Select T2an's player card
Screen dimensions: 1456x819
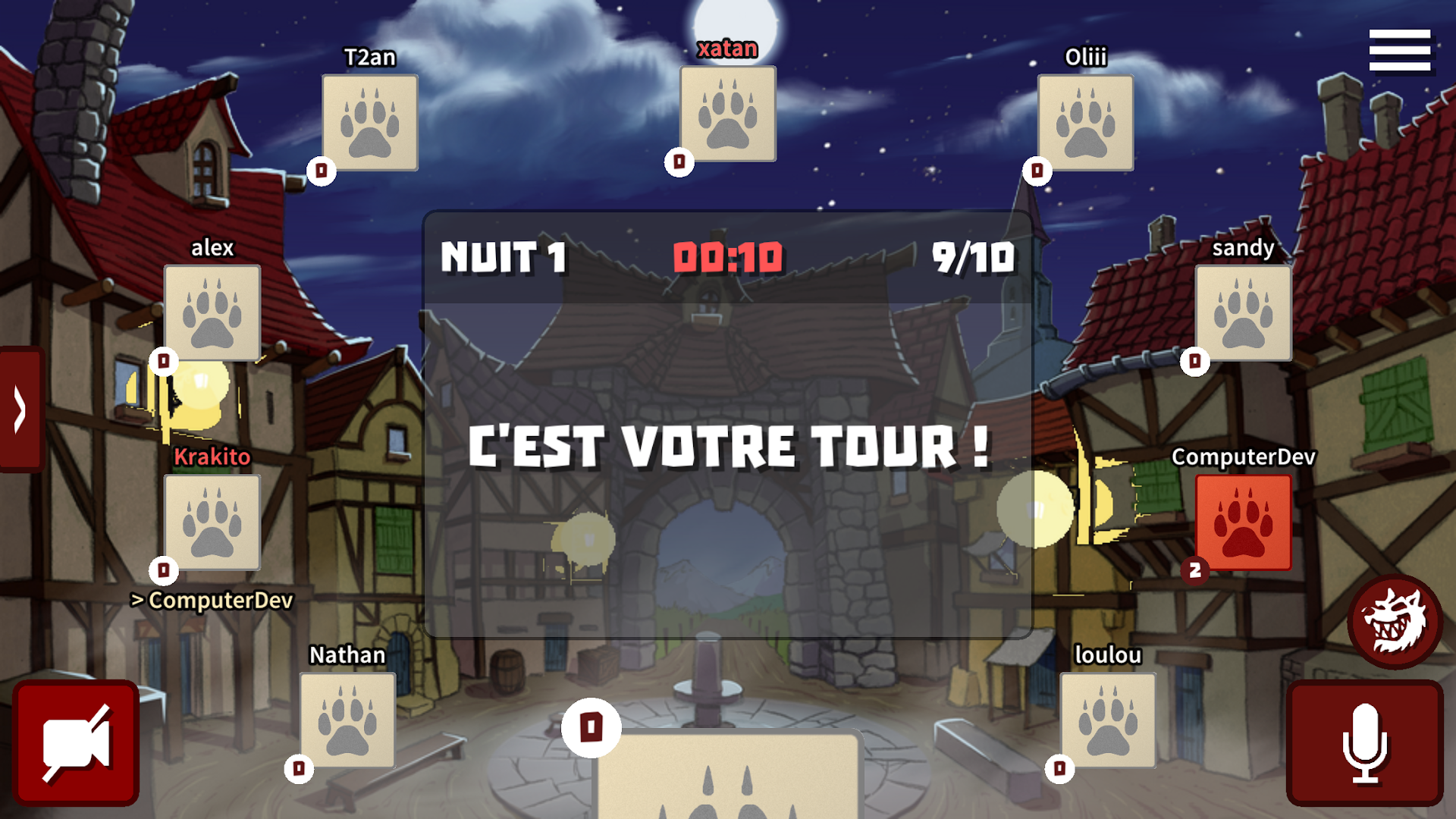click(x=369, y=123)
